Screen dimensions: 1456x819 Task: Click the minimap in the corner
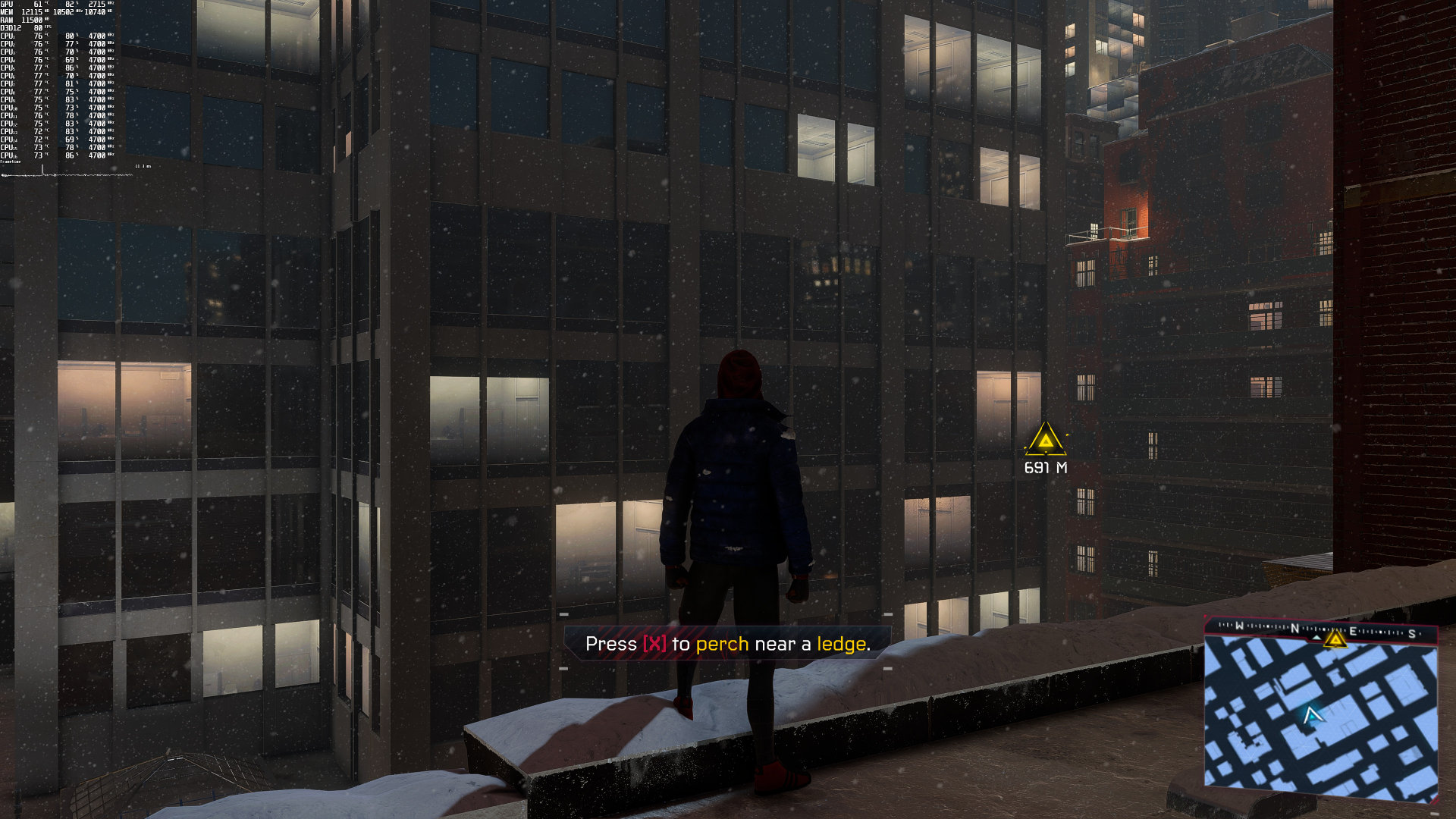[1320, 717]
